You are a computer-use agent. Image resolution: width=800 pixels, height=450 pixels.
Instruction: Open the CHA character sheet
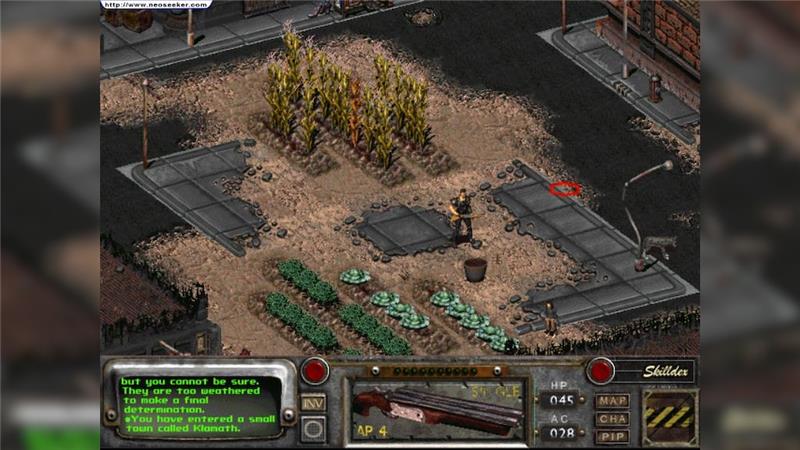pos(612,419)
